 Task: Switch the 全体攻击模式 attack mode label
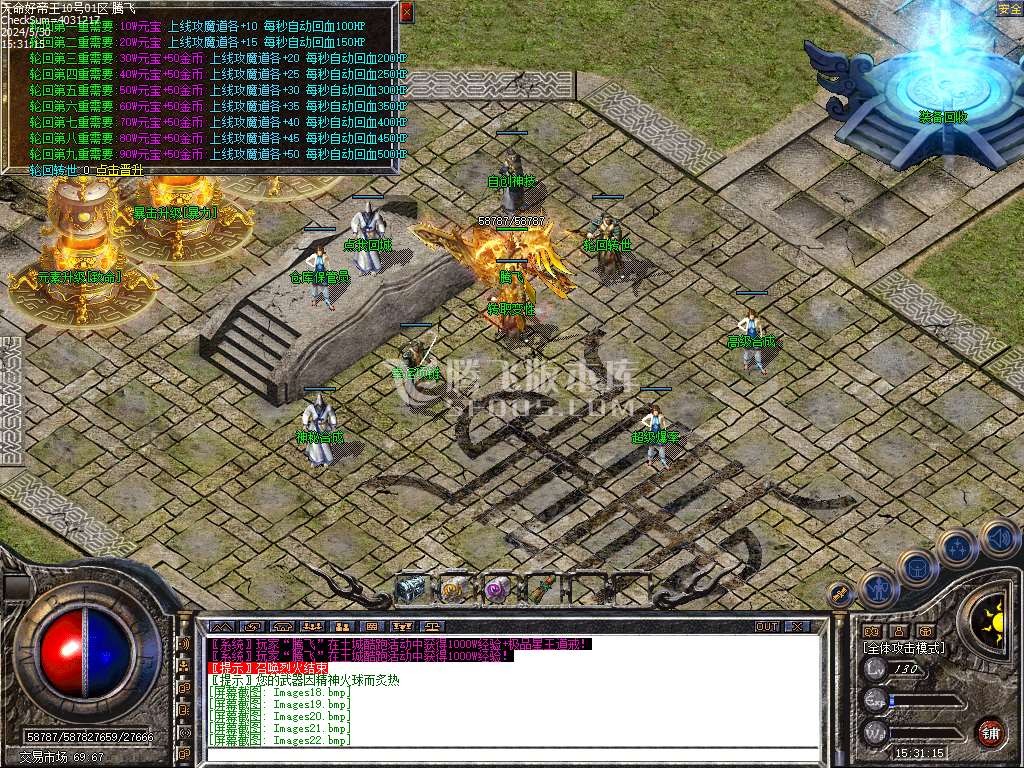tap(904, 648)
